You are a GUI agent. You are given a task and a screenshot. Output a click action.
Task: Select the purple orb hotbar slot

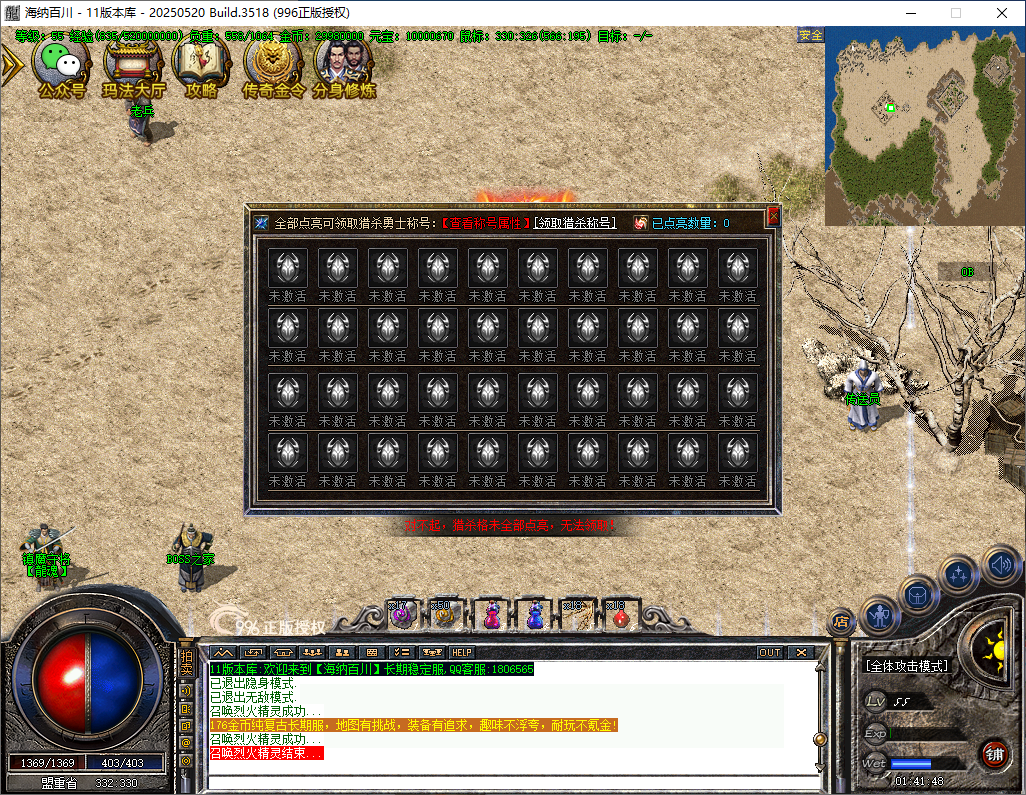point(402,615)
